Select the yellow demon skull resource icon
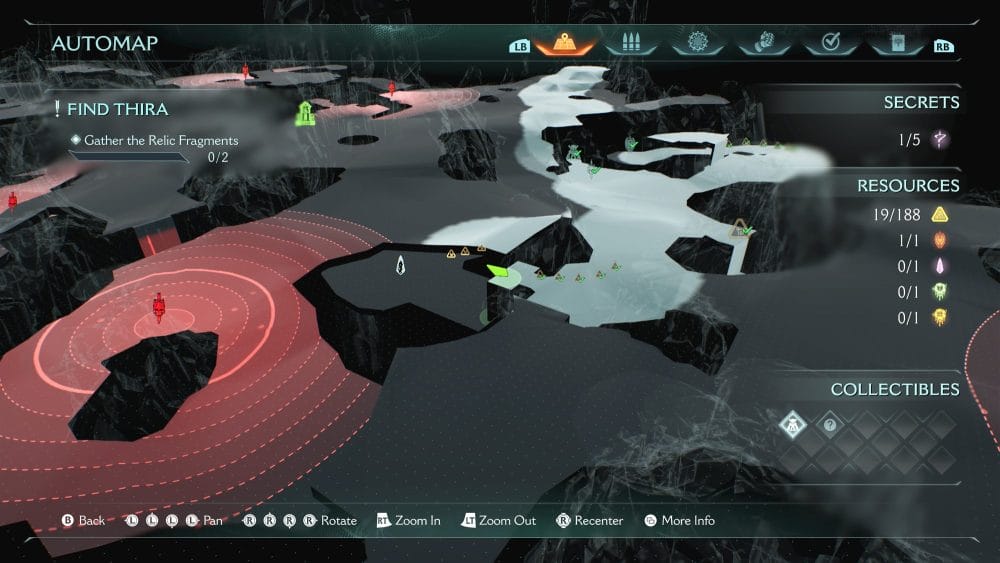Screen dimensions: 1000x563 pos(940,318)
